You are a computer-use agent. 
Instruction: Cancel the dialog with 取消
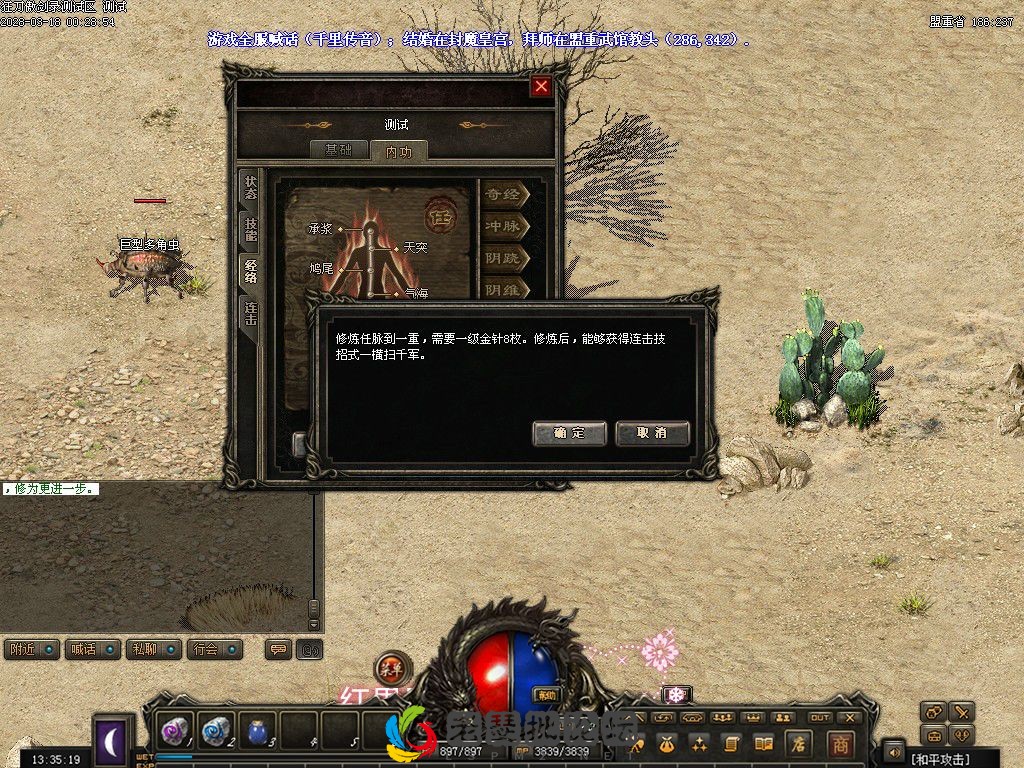(652, 433)
